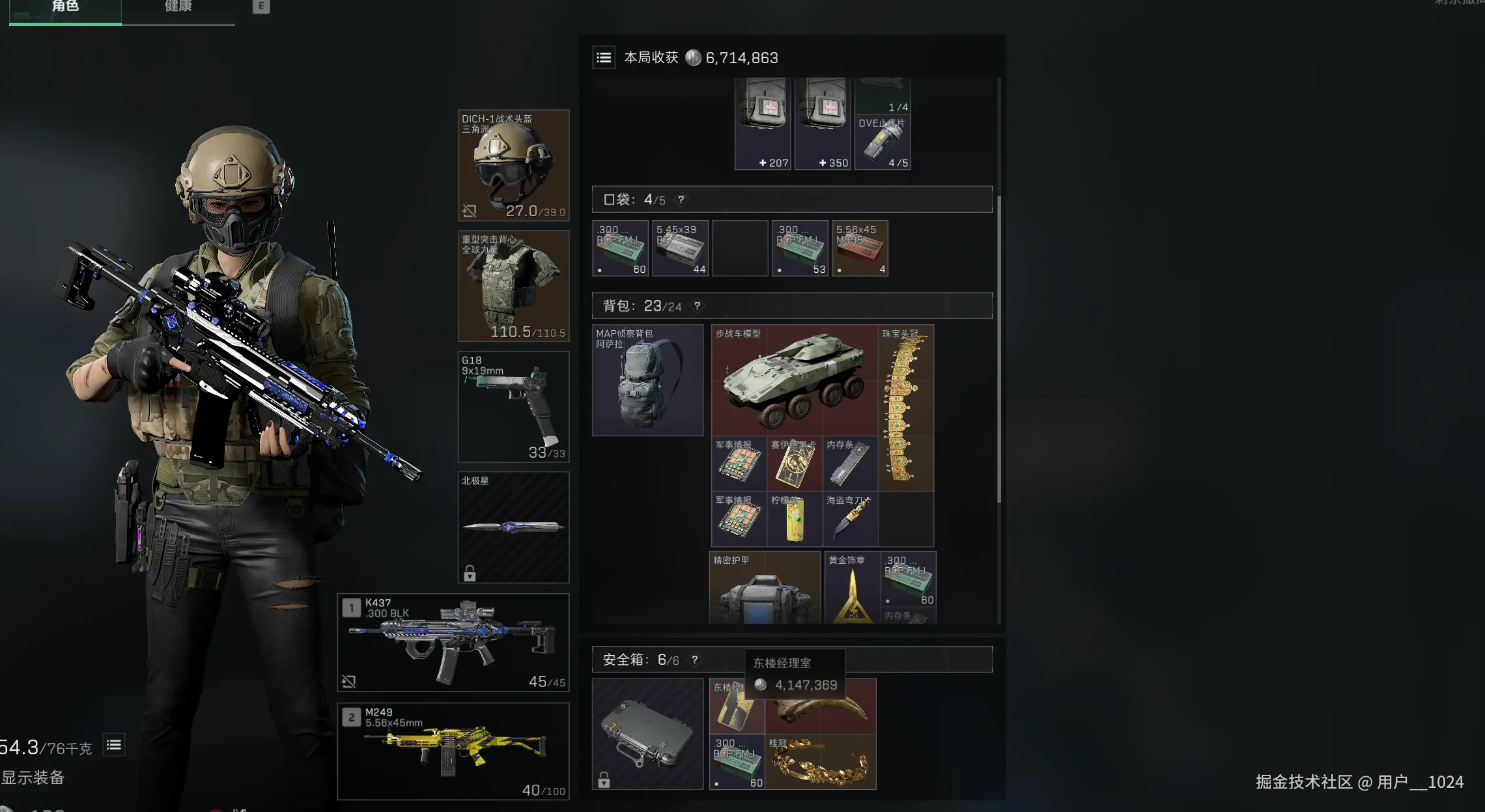Screen dimensions: 1485x812
Task: Select the MAP侦察背包 backpack slot
Action: [647, 380]
